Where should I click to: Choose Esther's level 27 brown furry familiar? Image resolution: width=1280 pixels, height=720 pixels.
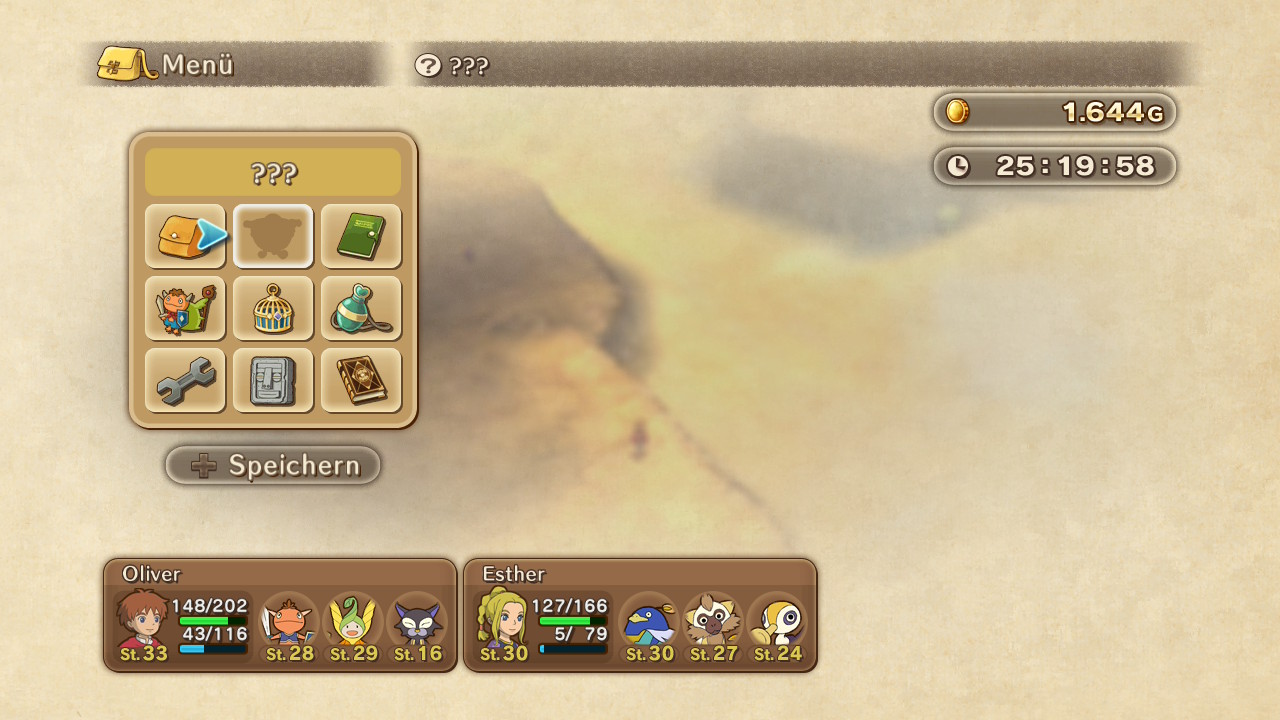click(x=713, y=622)
